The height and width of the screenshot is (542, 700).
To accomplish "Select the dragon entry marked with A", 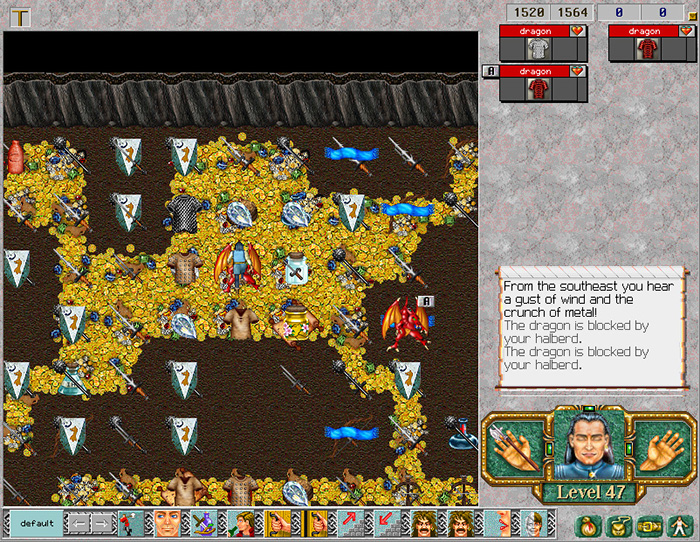I will pos(536,72).
